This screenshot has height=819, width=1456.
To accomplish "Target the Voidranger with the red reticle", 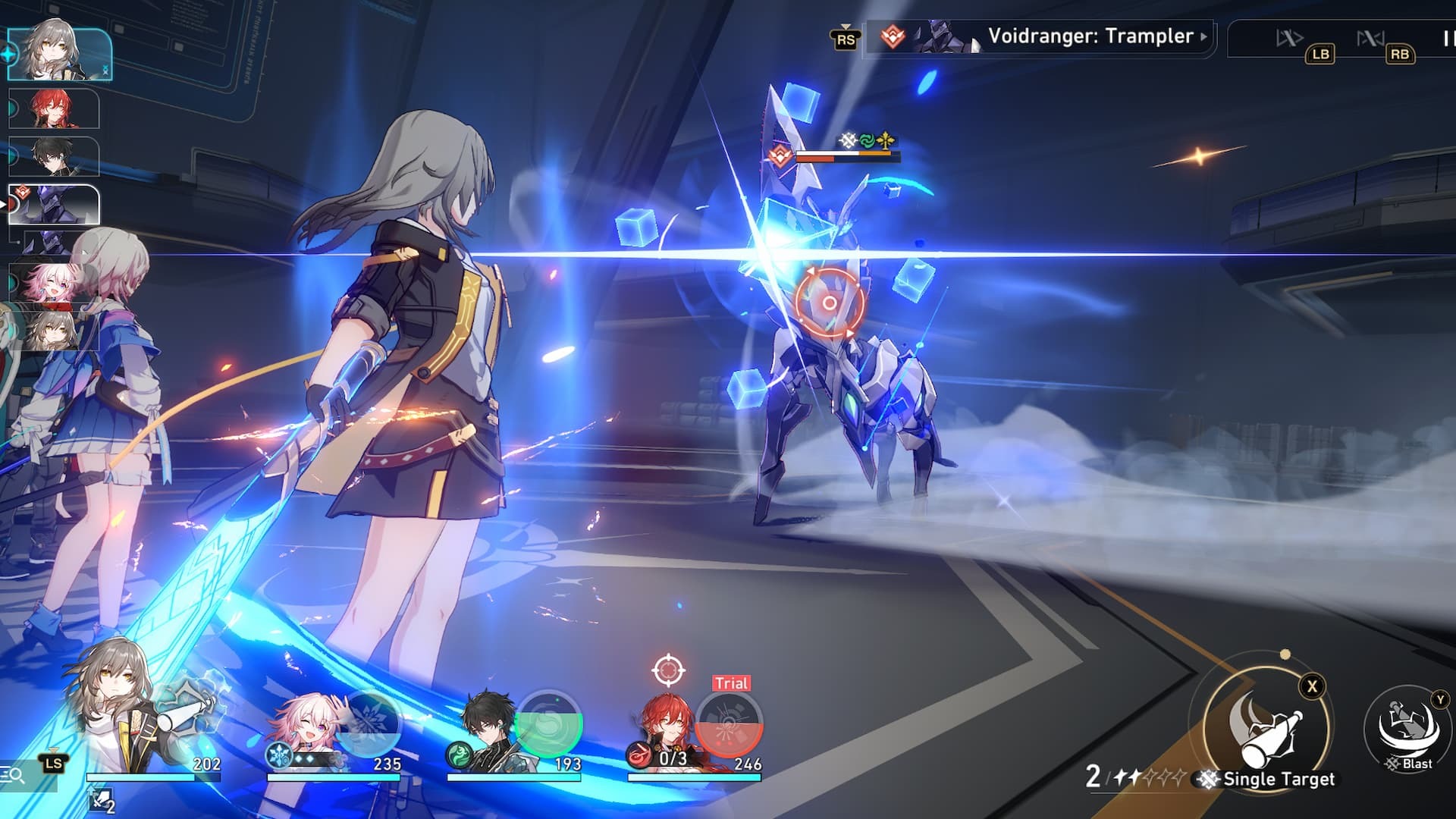I will coord(829,303).
